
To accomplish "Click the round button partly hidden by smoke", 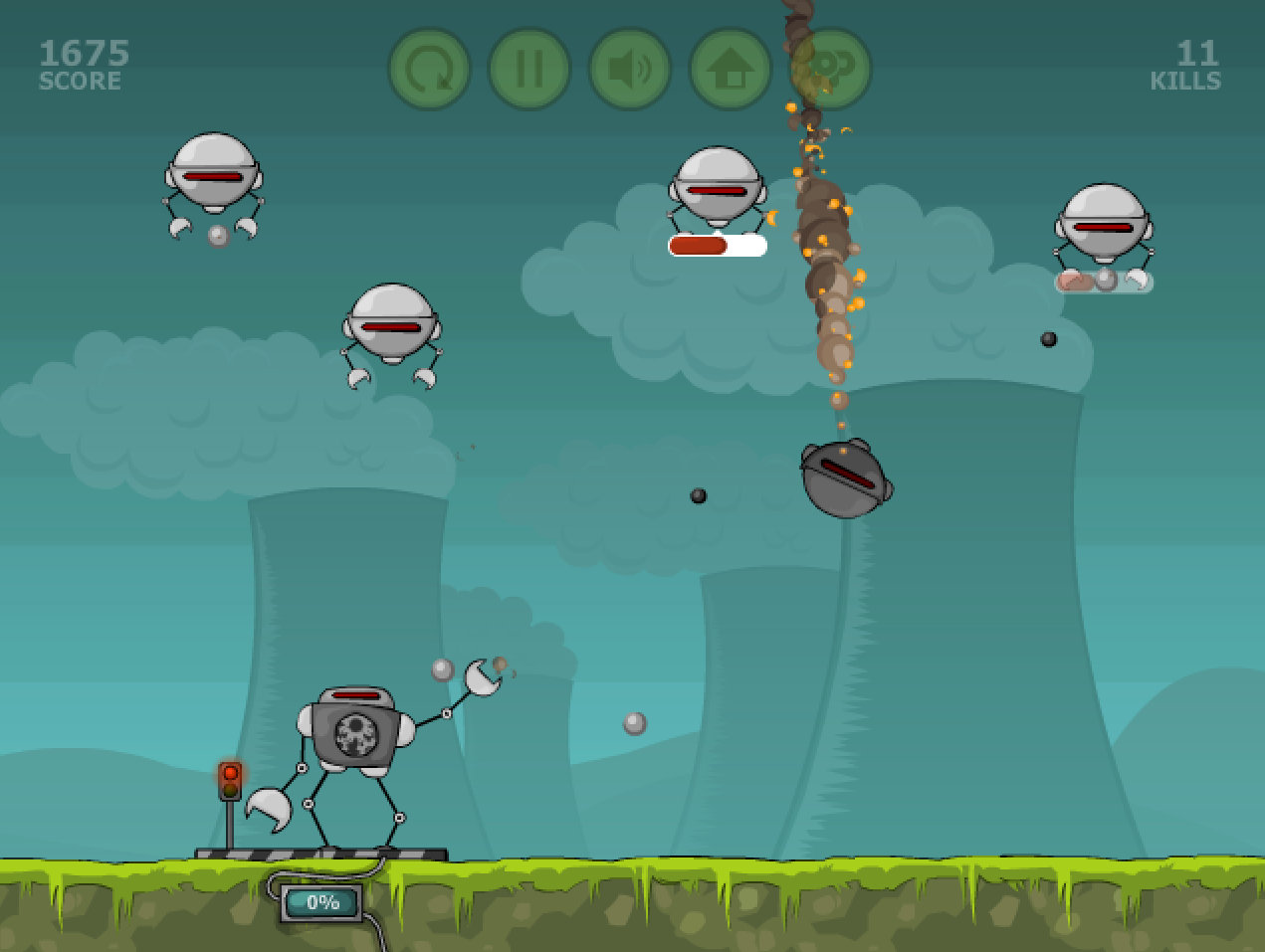I will (x=834, y=69).
